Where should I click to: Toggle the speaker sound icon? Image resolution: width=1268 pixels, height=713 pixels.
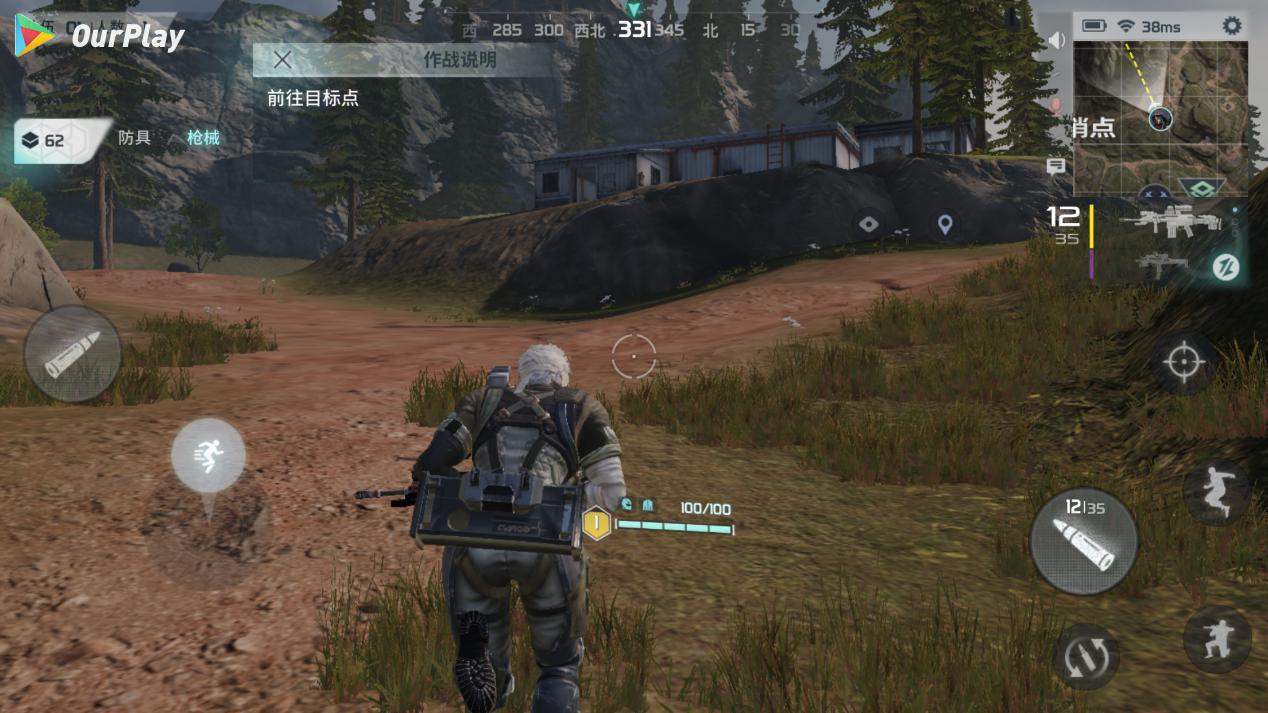coord(1056,41)
